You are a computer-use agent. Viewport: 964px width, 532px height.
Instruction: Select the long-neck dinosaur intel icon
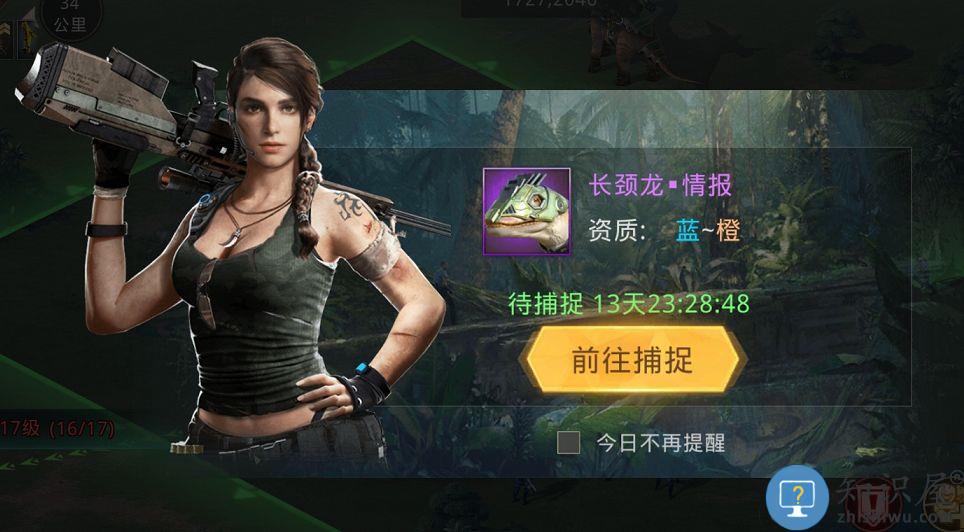(x=527, y=211)
